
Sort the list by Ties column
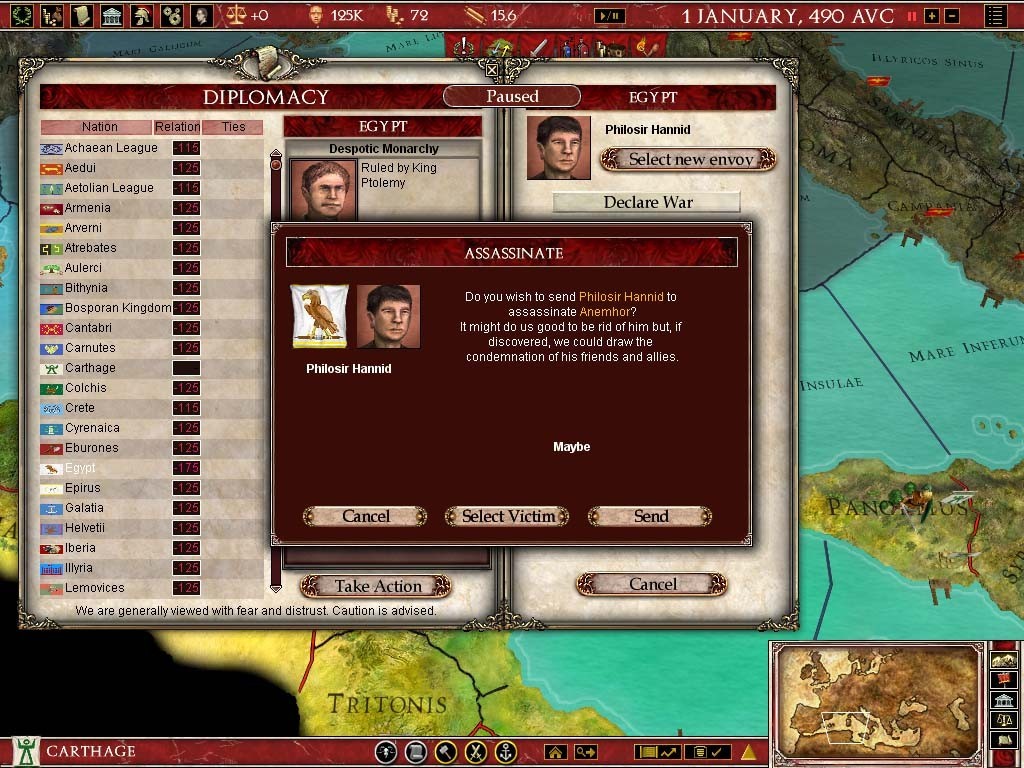click(233, 127)
